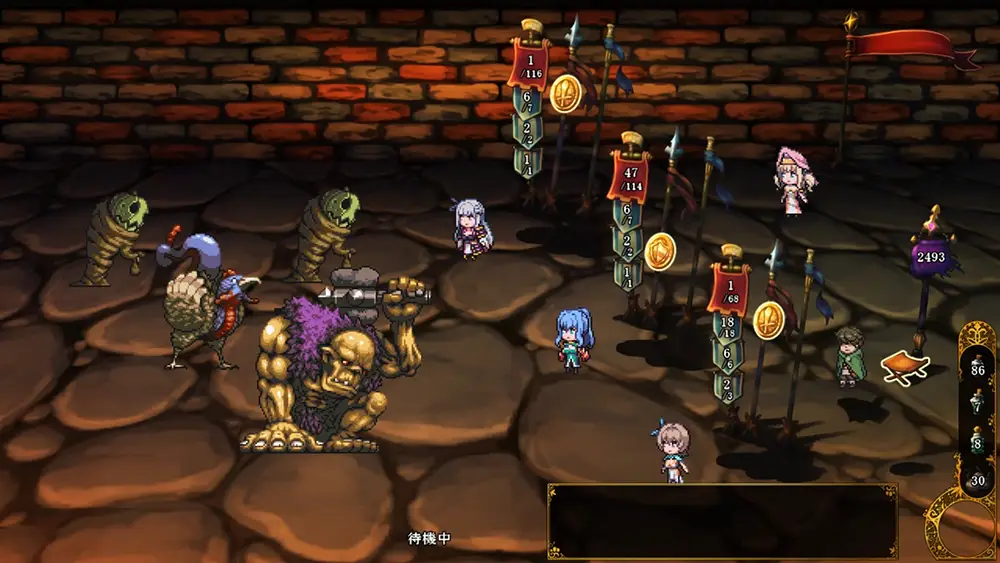Select the sword coin beside the 1/116 banner

[566, 94]
